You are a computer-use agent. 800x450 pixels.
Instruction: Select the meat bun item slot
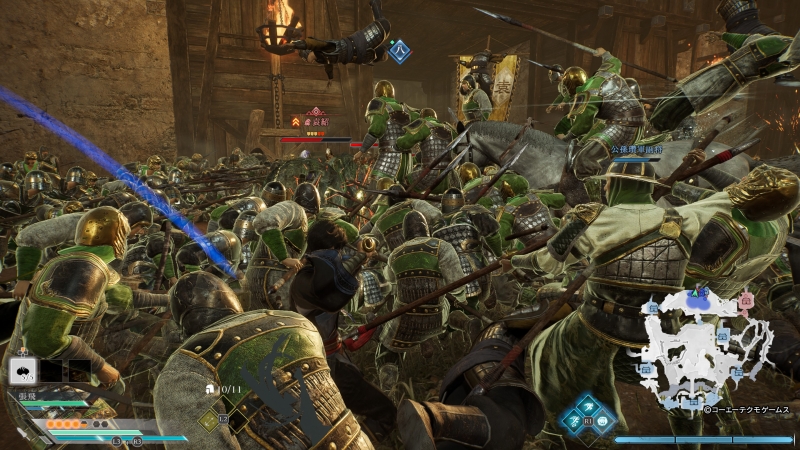(x=22, y=371)
